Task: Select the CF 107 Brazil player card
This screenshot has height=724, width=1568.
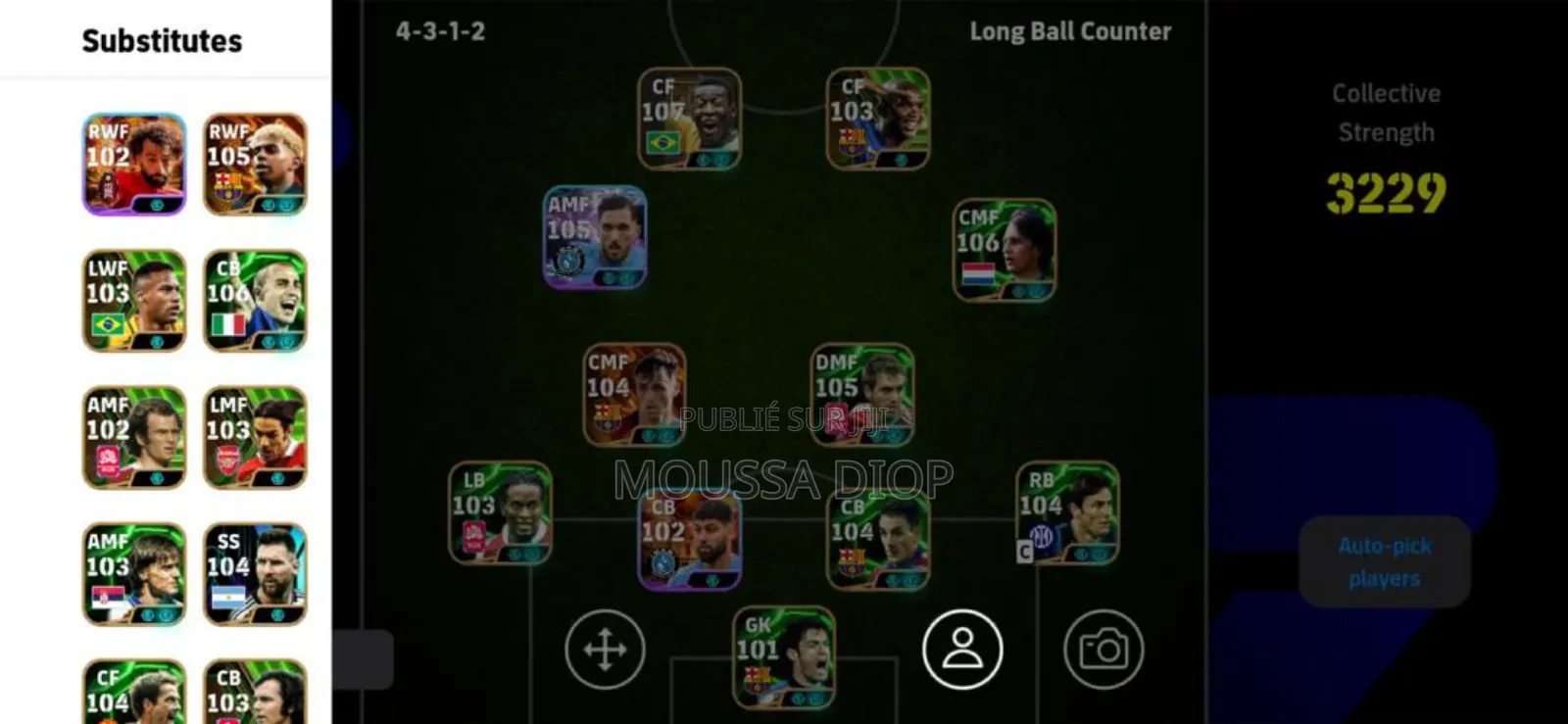Action: pos(689,119)
